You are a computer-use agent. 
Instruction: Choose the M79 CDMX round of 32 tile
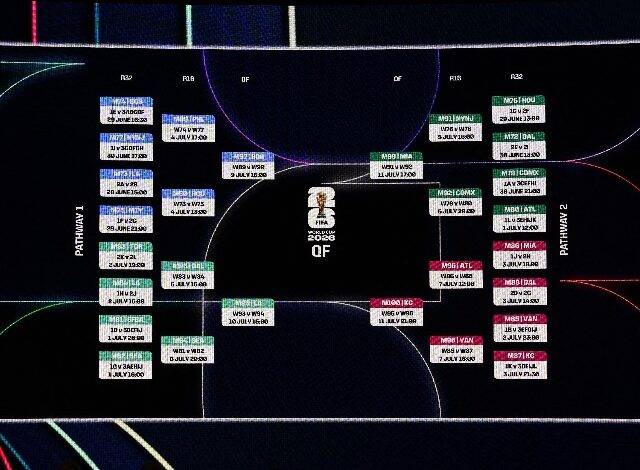click(518, 182)
